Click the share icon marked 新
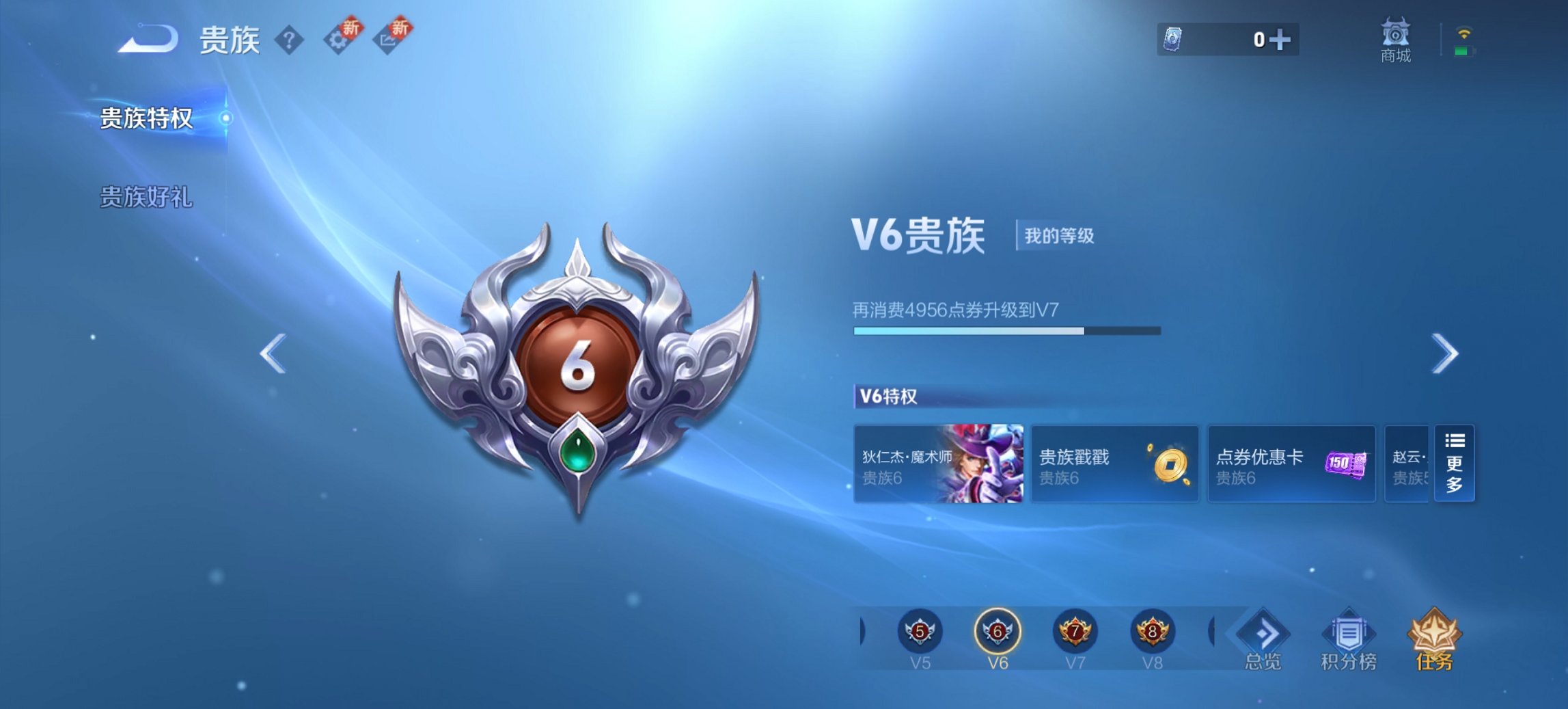Screen dimensions: 1568x709 (x=387, y=39)
